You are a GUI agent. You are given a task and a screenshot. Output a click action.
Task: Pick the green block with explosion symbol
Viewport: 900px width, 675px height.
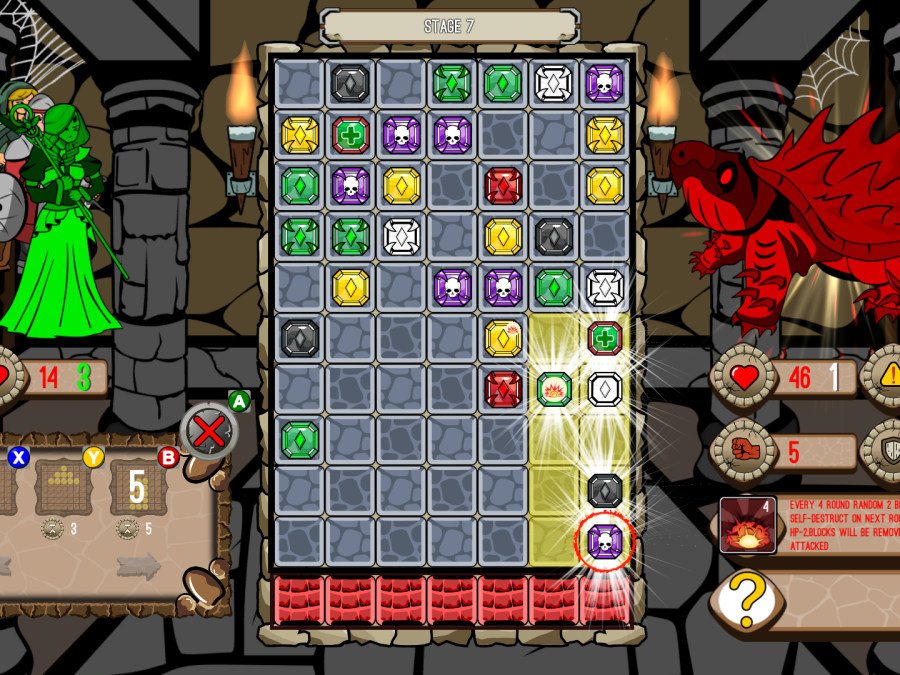coord(554,389)
